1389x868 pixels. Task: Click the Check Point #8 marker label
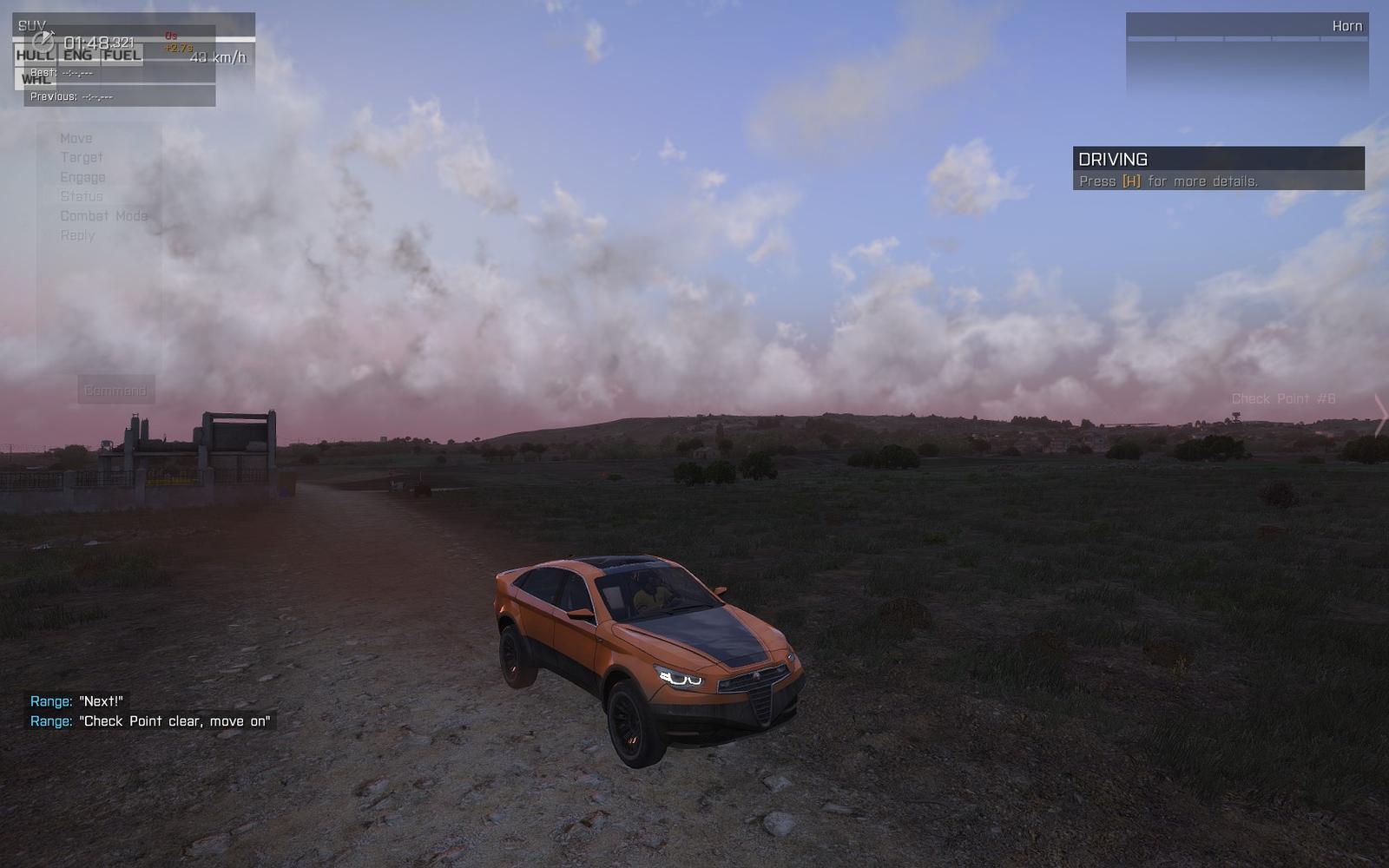(1283, 398)
